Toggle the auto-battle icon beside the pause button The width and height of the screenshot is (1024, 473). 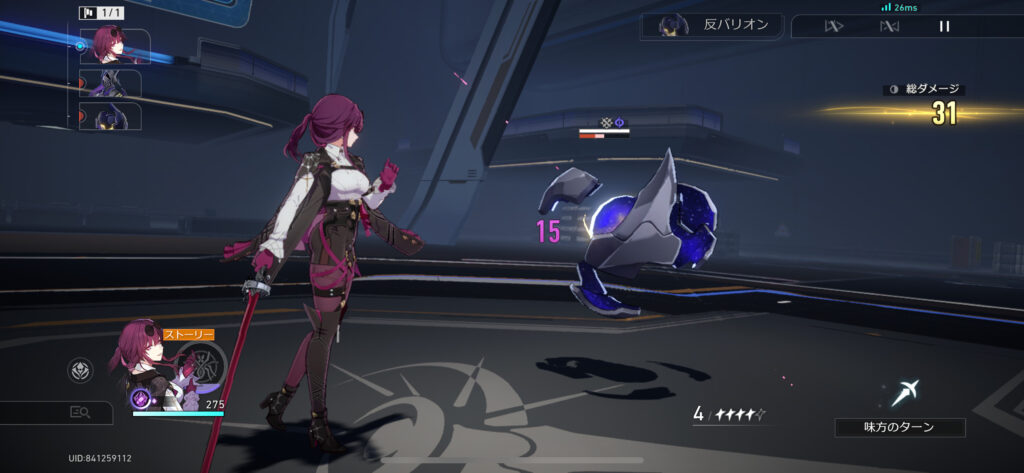click(x=888, y=26)
